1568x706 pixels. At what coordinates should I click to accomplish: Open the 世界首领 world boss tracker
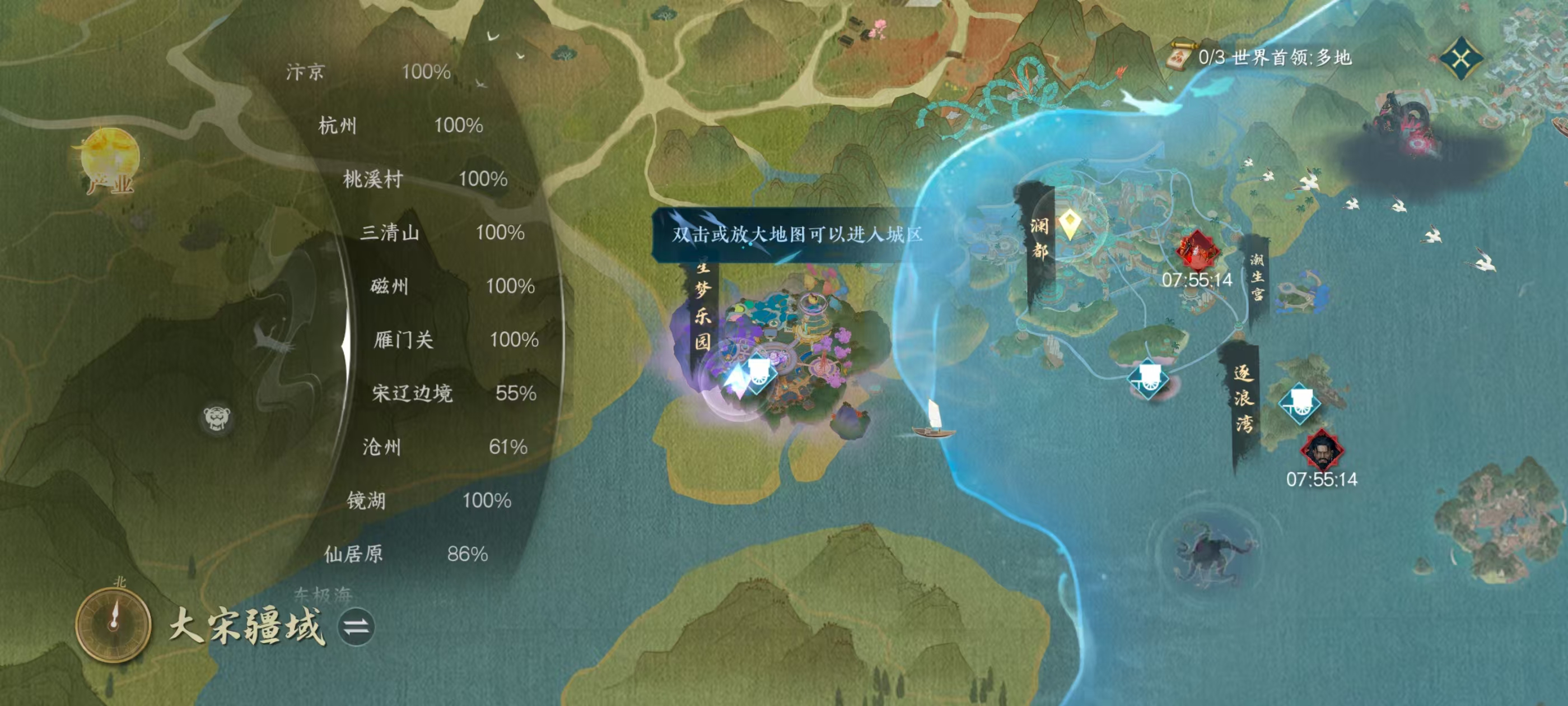(1261, 58)
